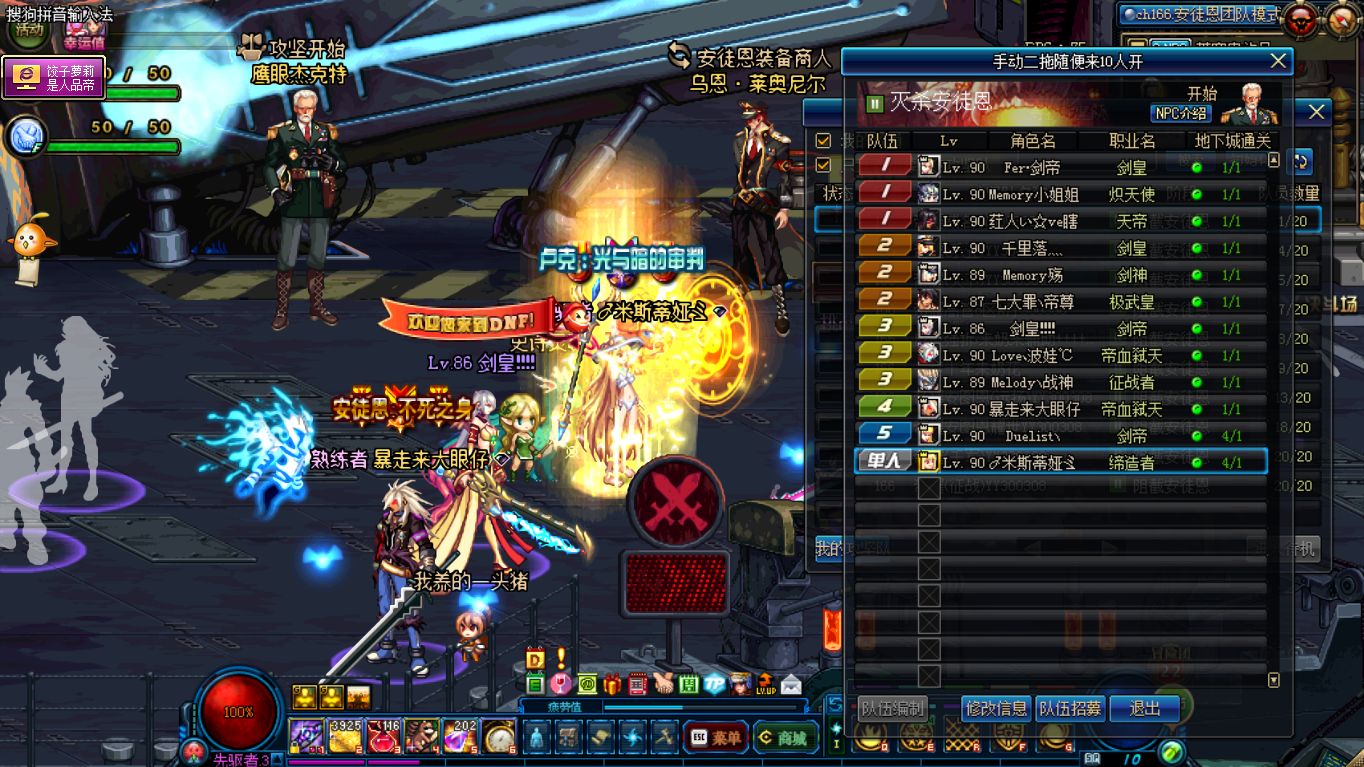Click the LV.UP level-up icon
This screenshot has height=767, width=1364.
point(765,684)
